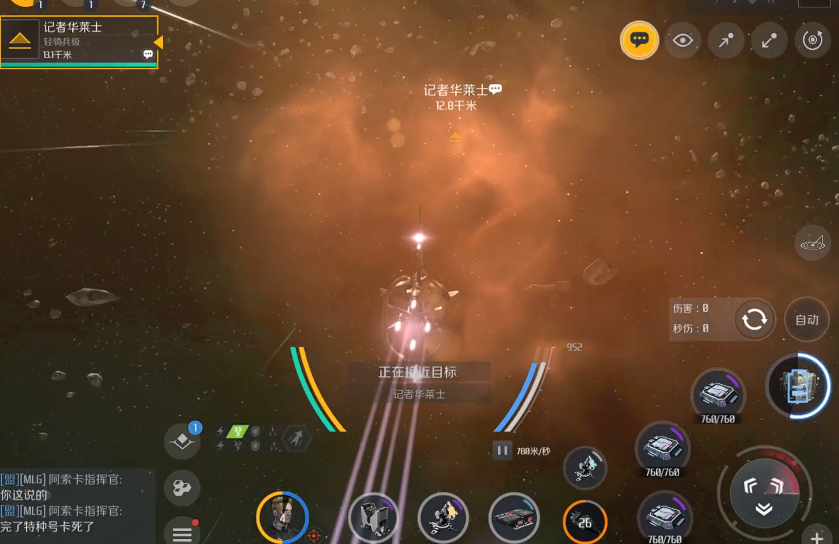The image size is (839, 544).
Task: Open the three-line hamburger menu
Action: pos(182,531)
